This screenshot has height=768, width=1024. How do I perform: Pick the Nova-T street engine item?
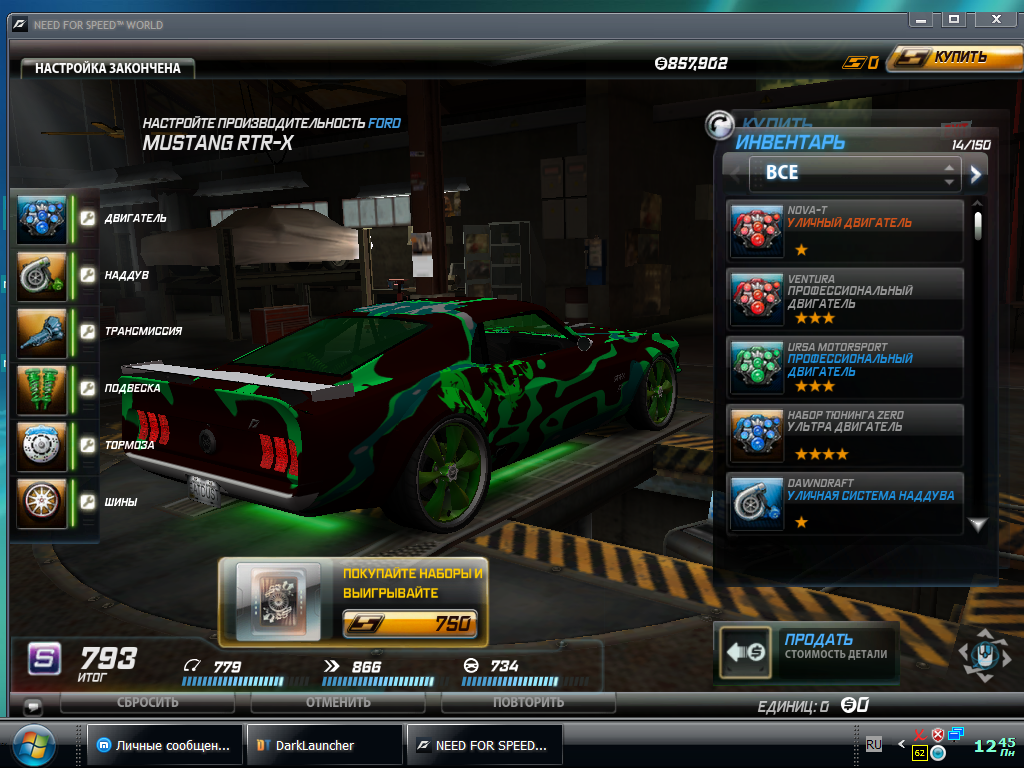(x=846, y=231)
